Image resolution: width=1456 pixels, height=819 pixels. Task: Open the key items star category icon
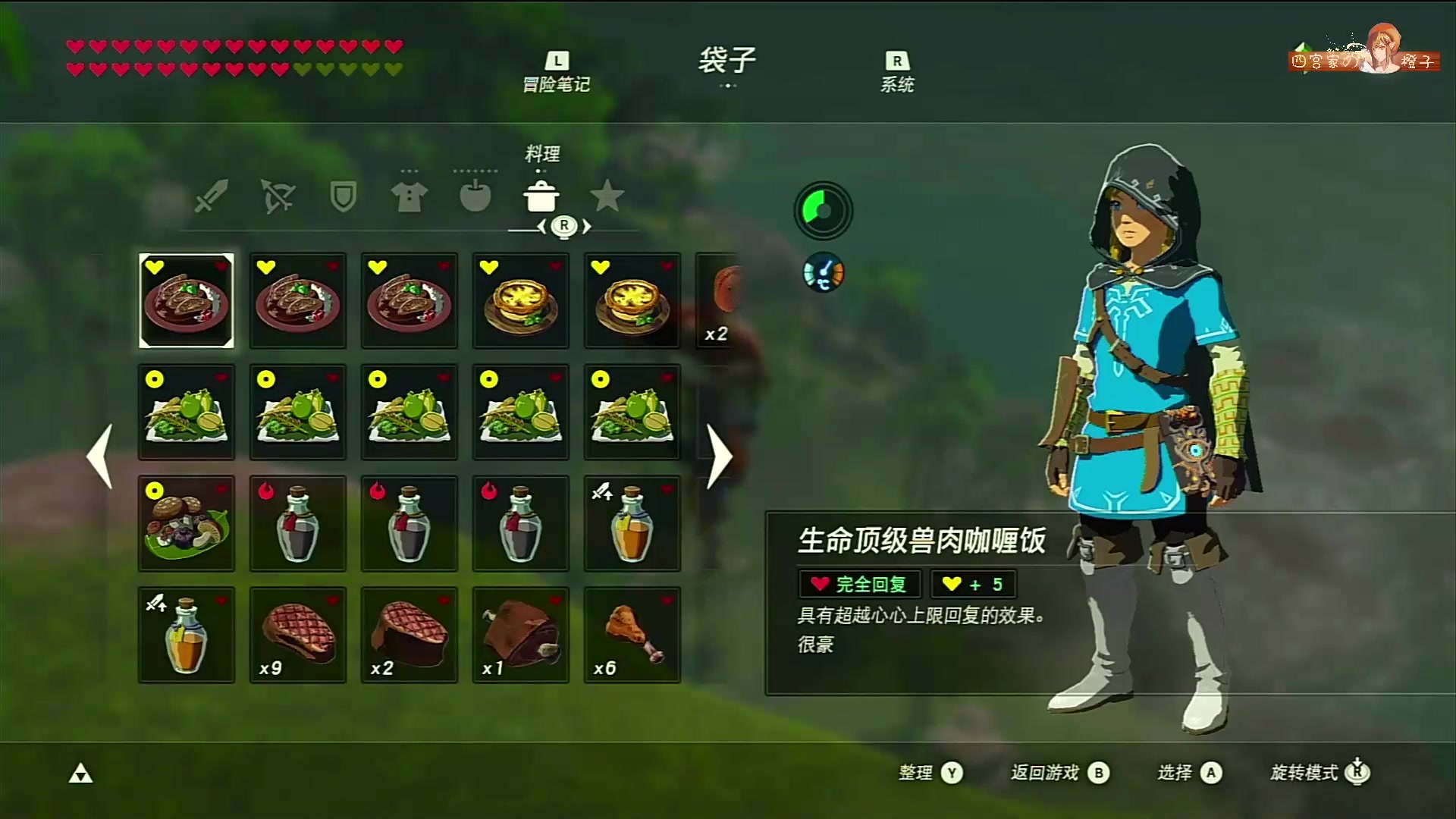607,197
